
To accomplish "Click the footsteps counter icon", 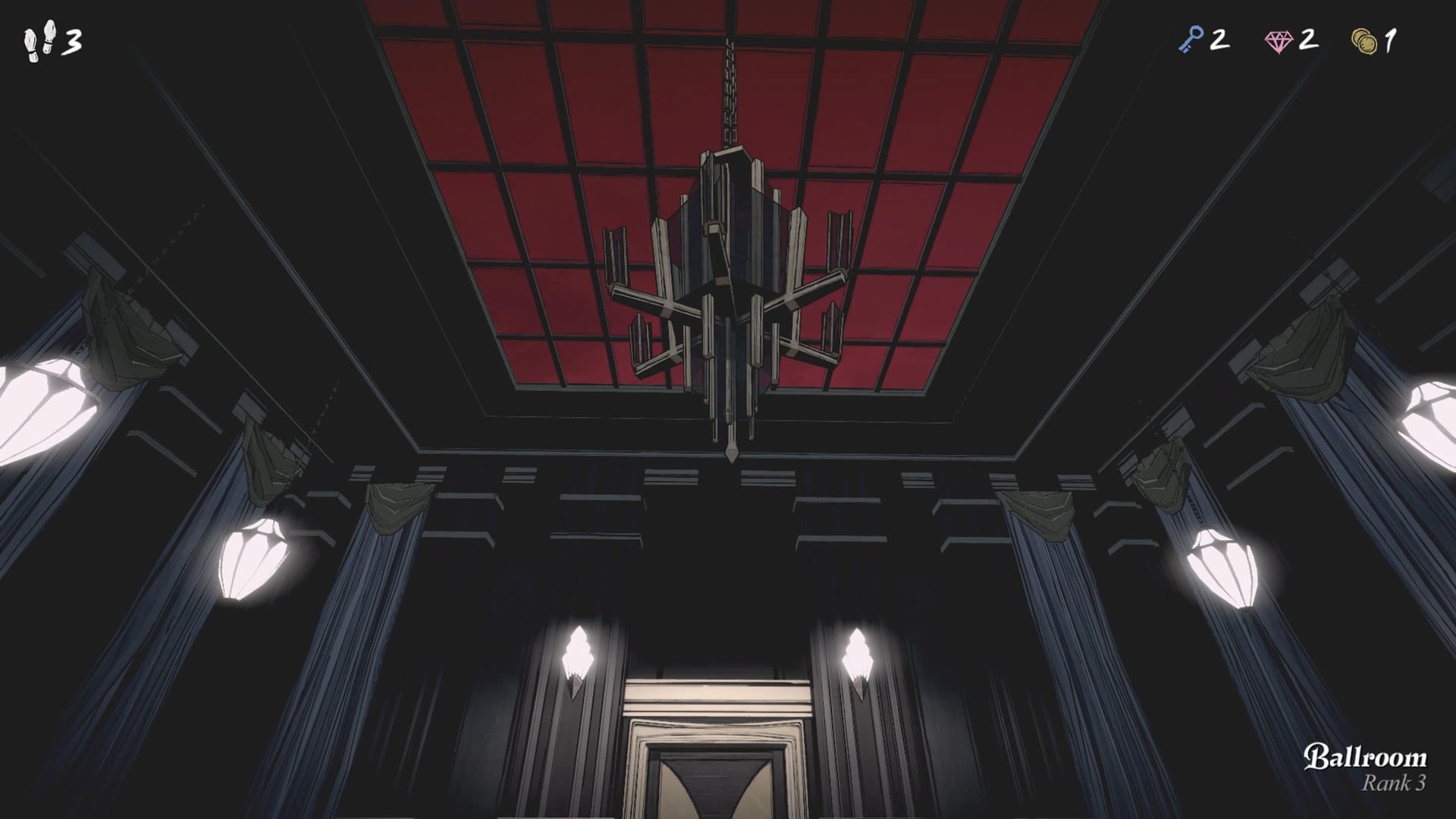I will pyautogui.click(x=39, y=39).
